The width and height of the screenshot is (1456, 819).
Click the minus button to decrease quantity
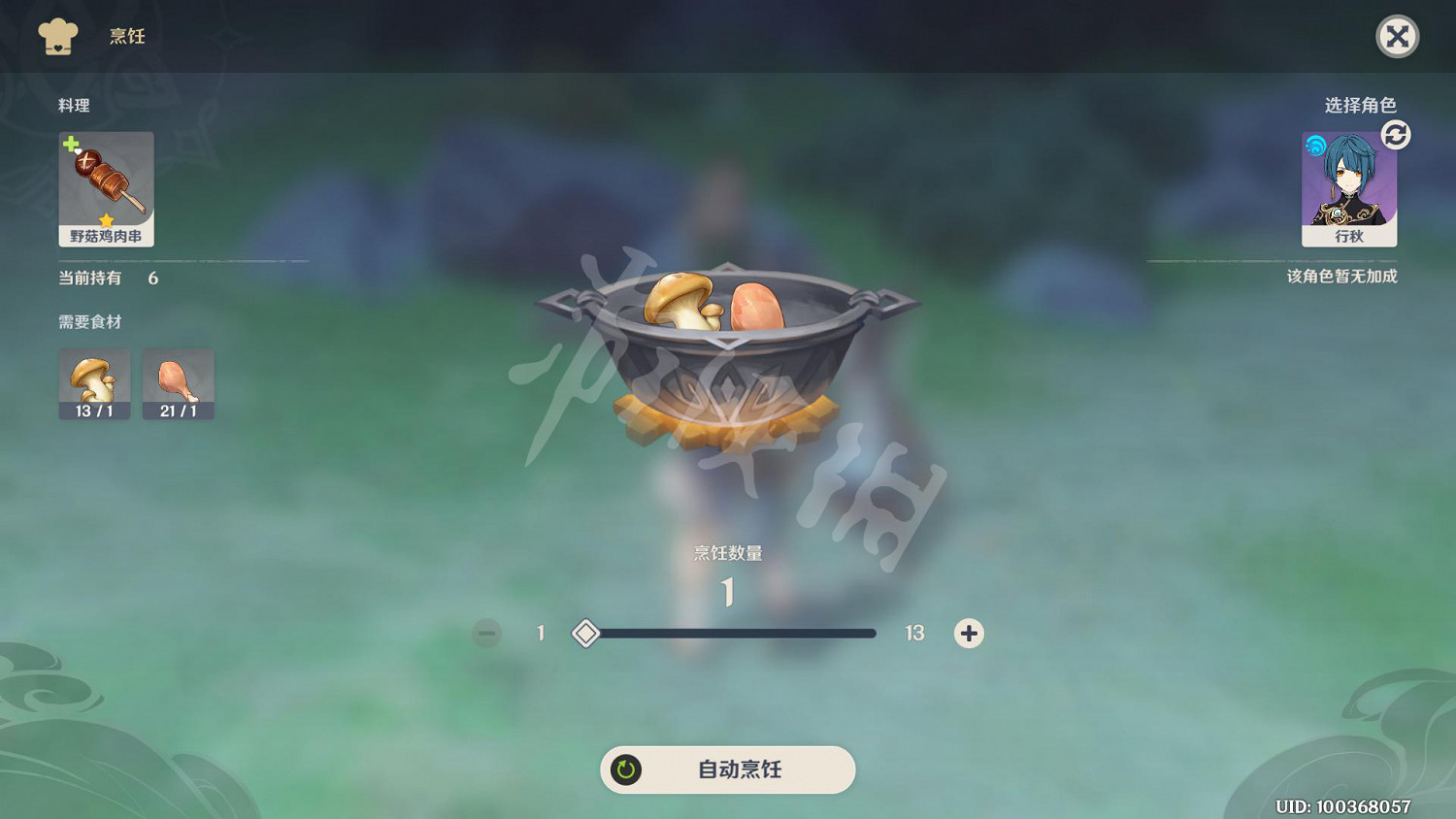click(x=486, y=633)
